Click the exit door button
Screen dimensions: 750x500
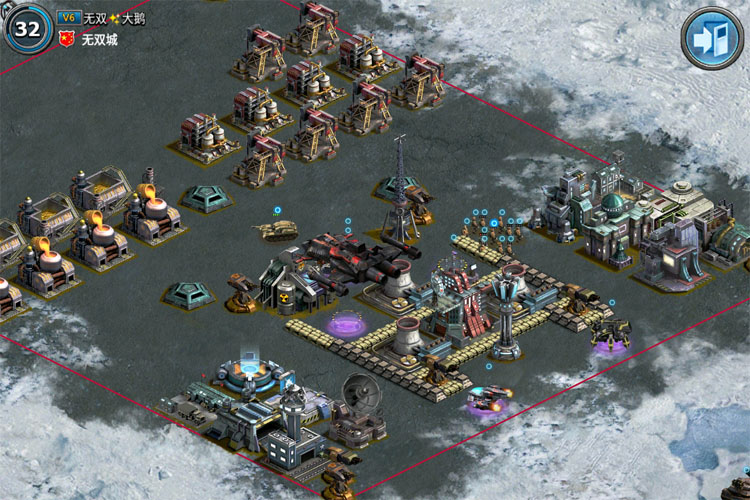[x=713, y=37]
